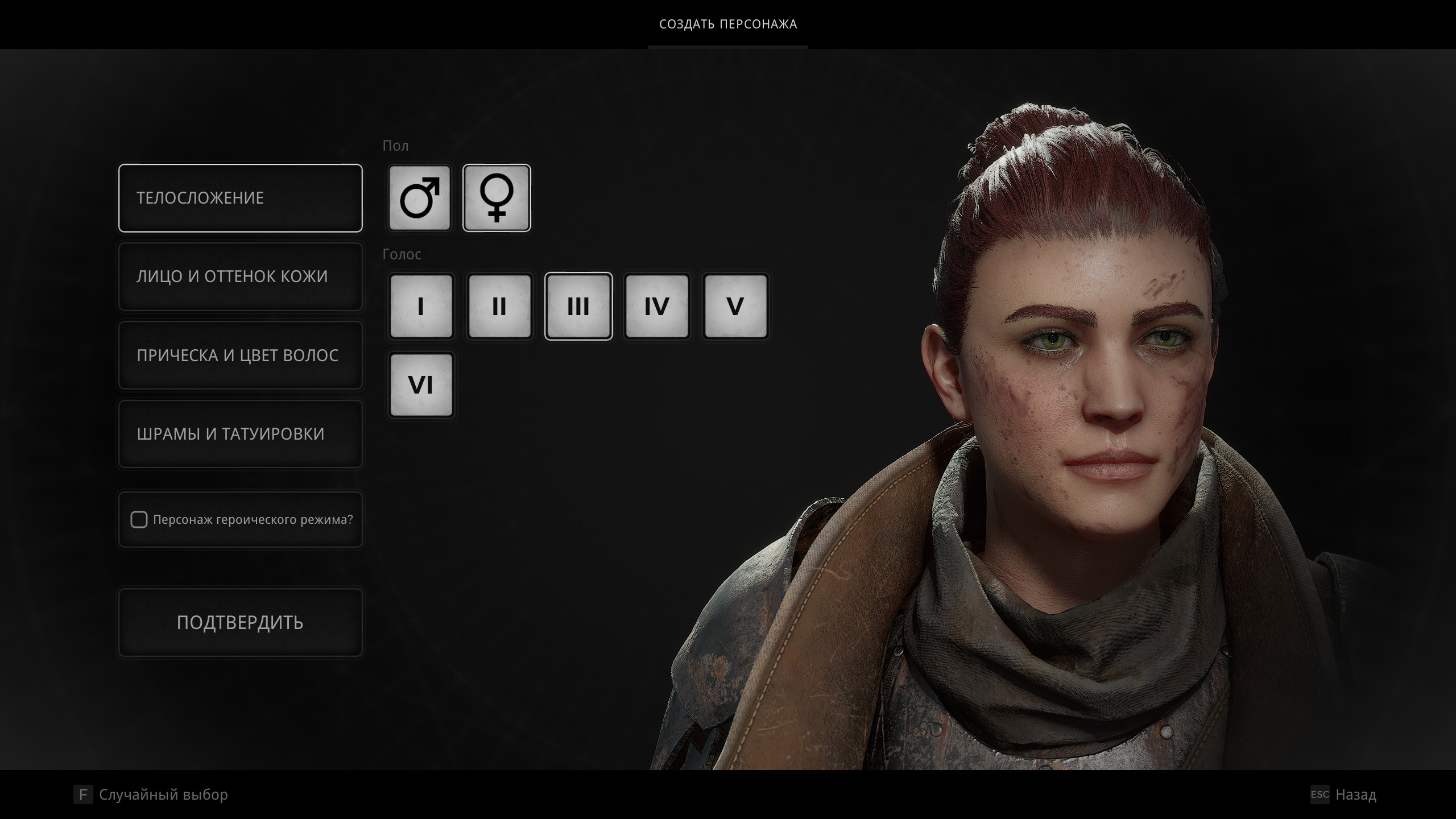Go back with the Назад button

(x=1355, y=795)
